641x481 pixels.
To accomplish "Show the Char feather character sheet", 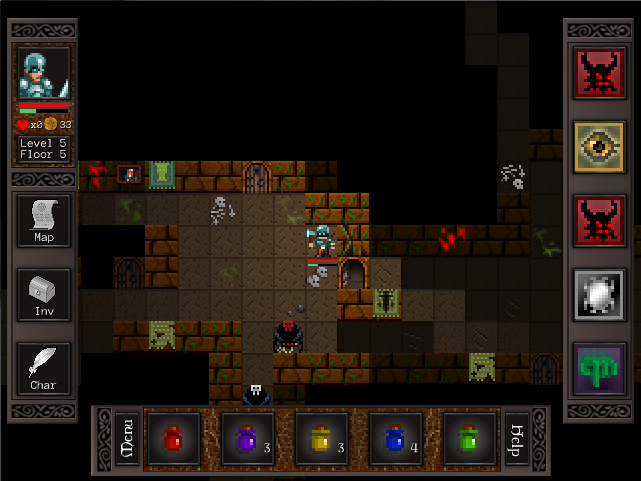I will (x=43, y=368).
